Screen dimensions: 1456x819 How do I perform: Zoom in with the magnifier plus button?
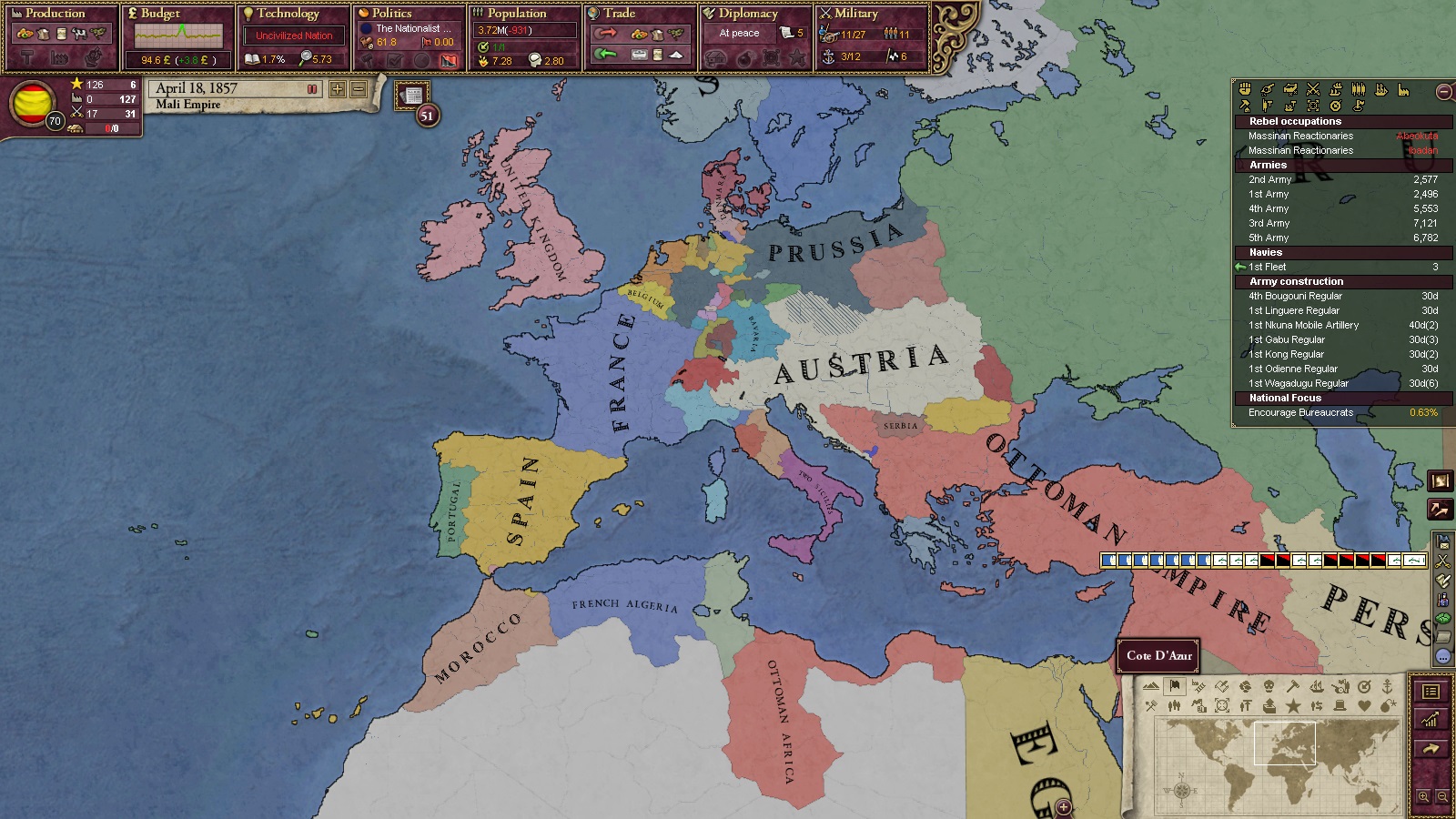pos(1423,796)
